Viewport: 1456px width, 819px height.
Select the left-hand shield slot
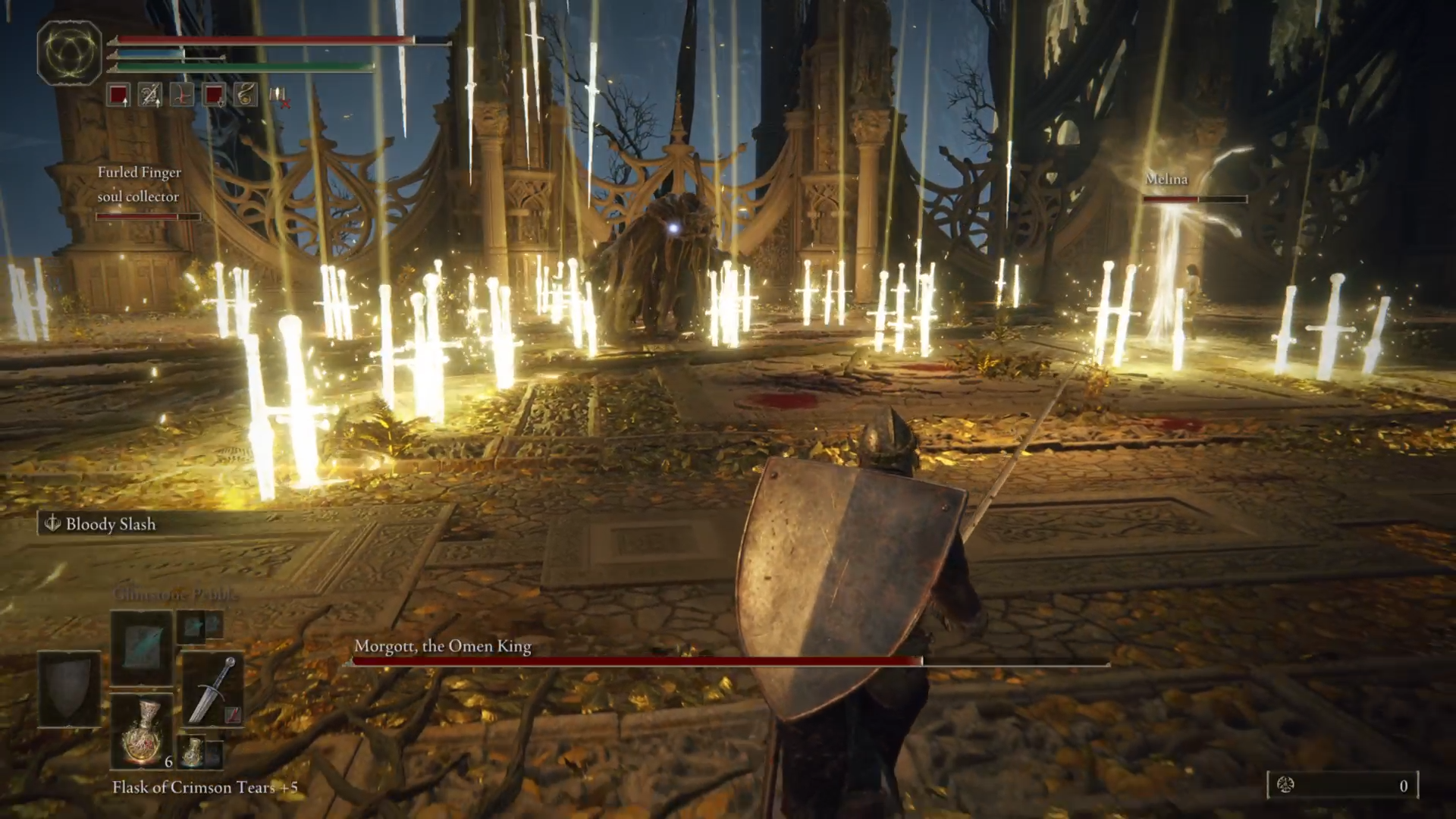pyautogui.click(x=69, y=688)
